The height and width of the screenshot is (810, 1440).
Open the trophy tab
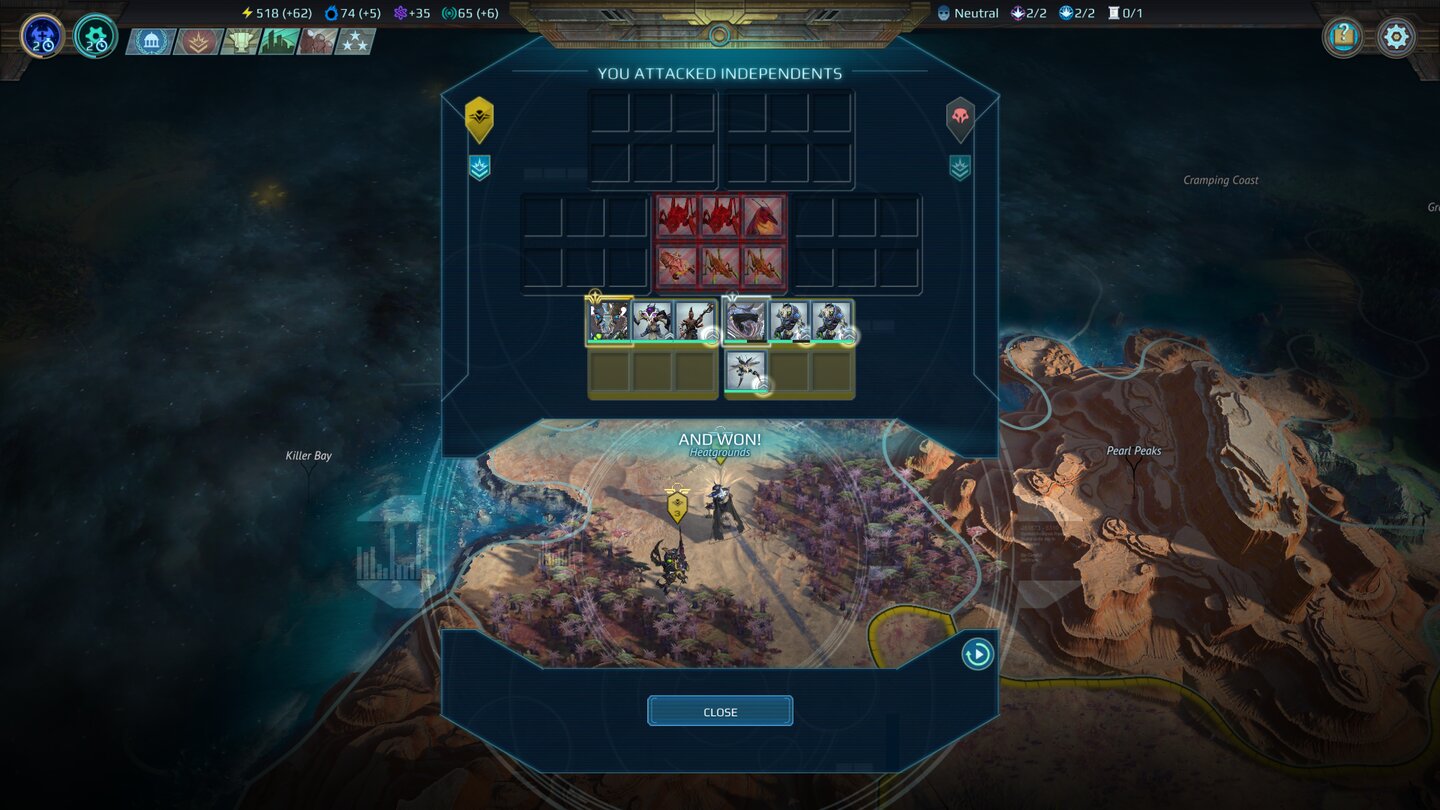tap(240, 42)
